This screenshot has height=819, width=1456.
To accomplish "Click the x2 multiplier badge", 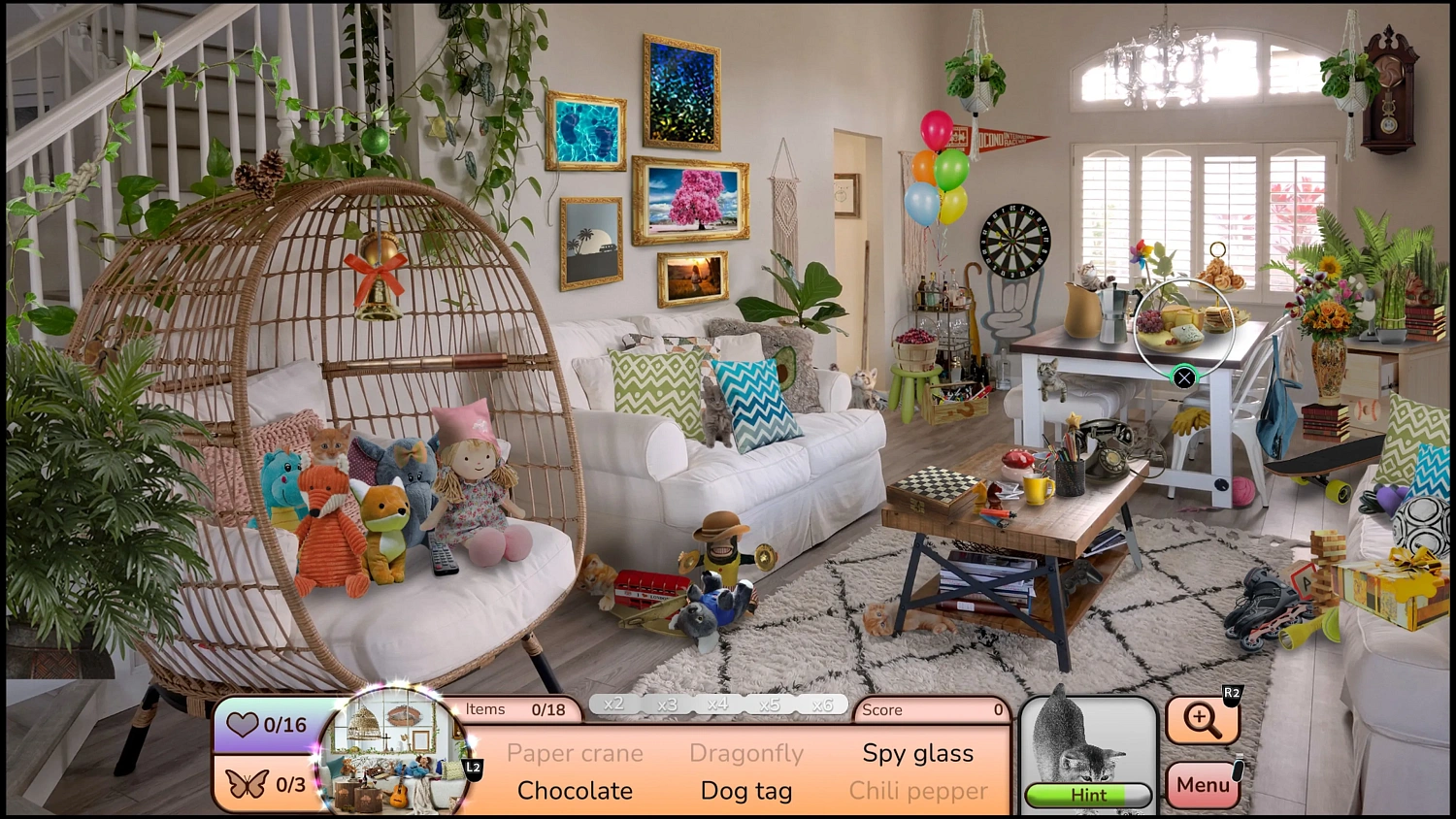I will tap(614, 704).
